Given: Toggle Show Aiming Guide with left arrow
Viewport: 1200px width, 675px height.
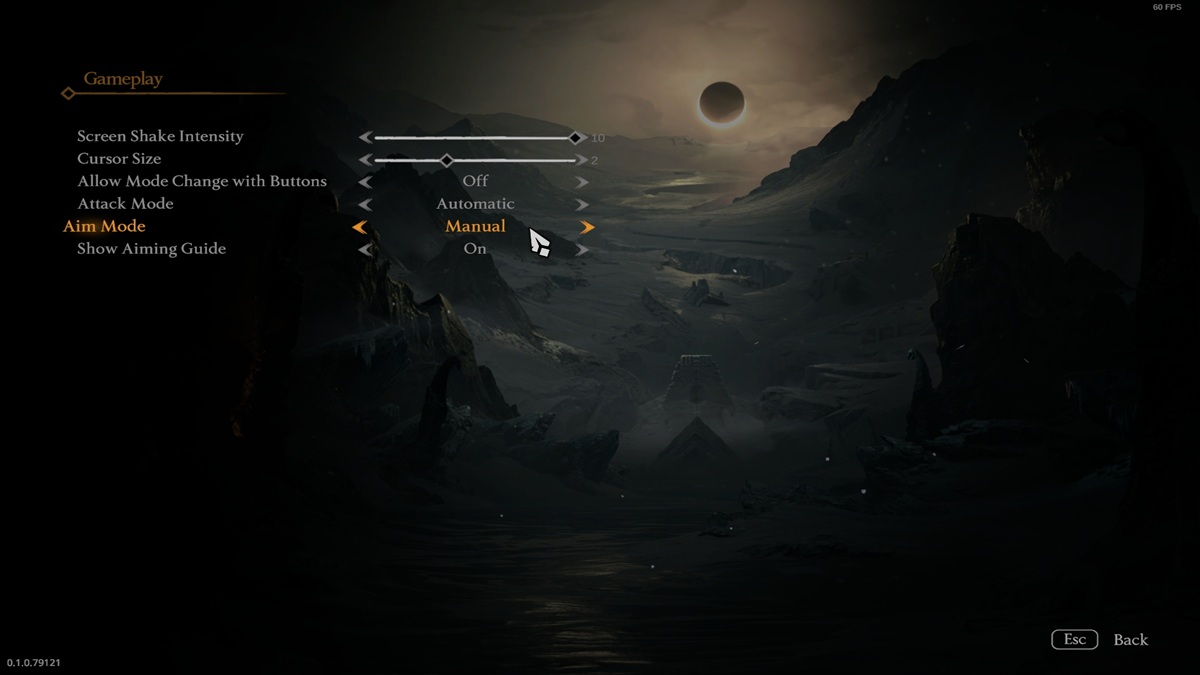Looking at the screenshot, I should 365,249.
